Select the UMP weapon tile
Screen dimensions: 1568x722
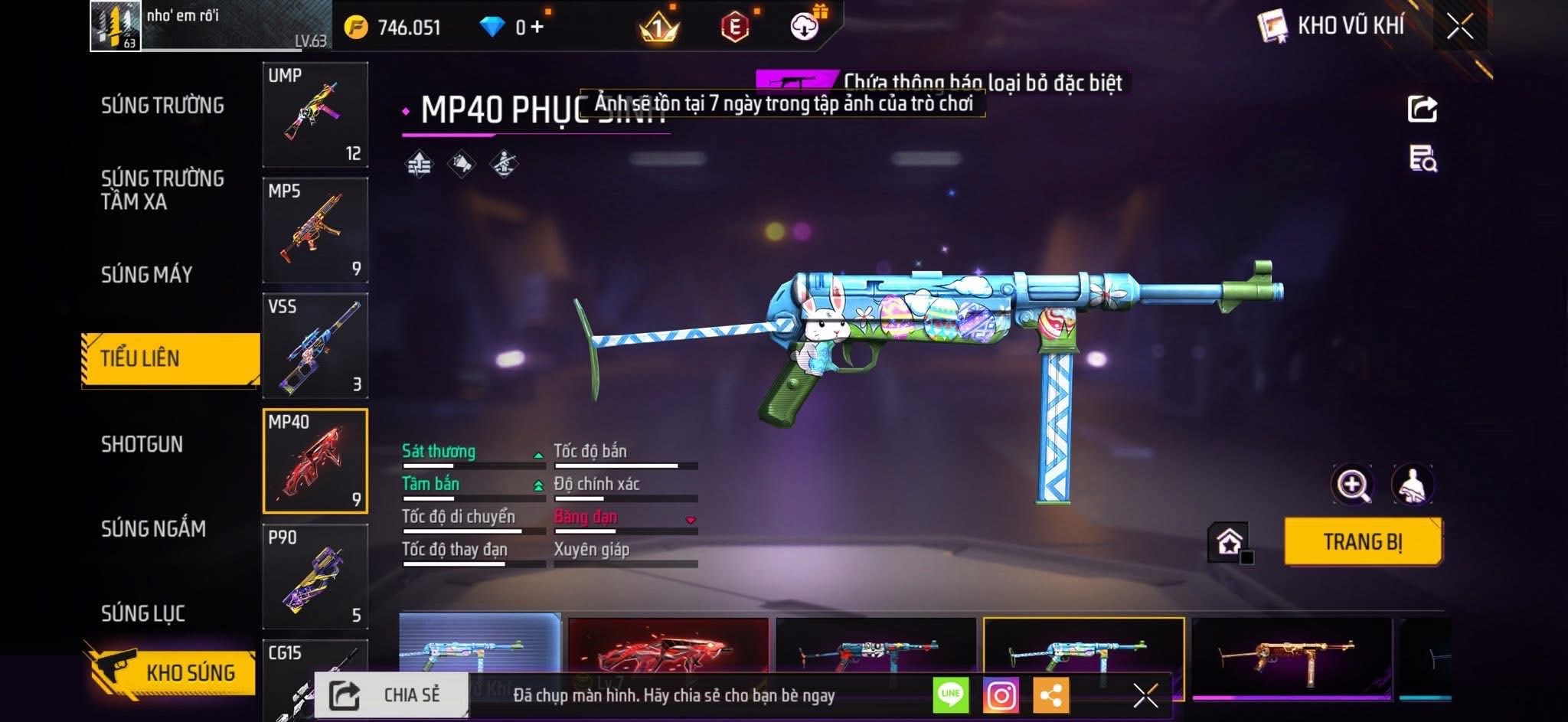point(315,115)
